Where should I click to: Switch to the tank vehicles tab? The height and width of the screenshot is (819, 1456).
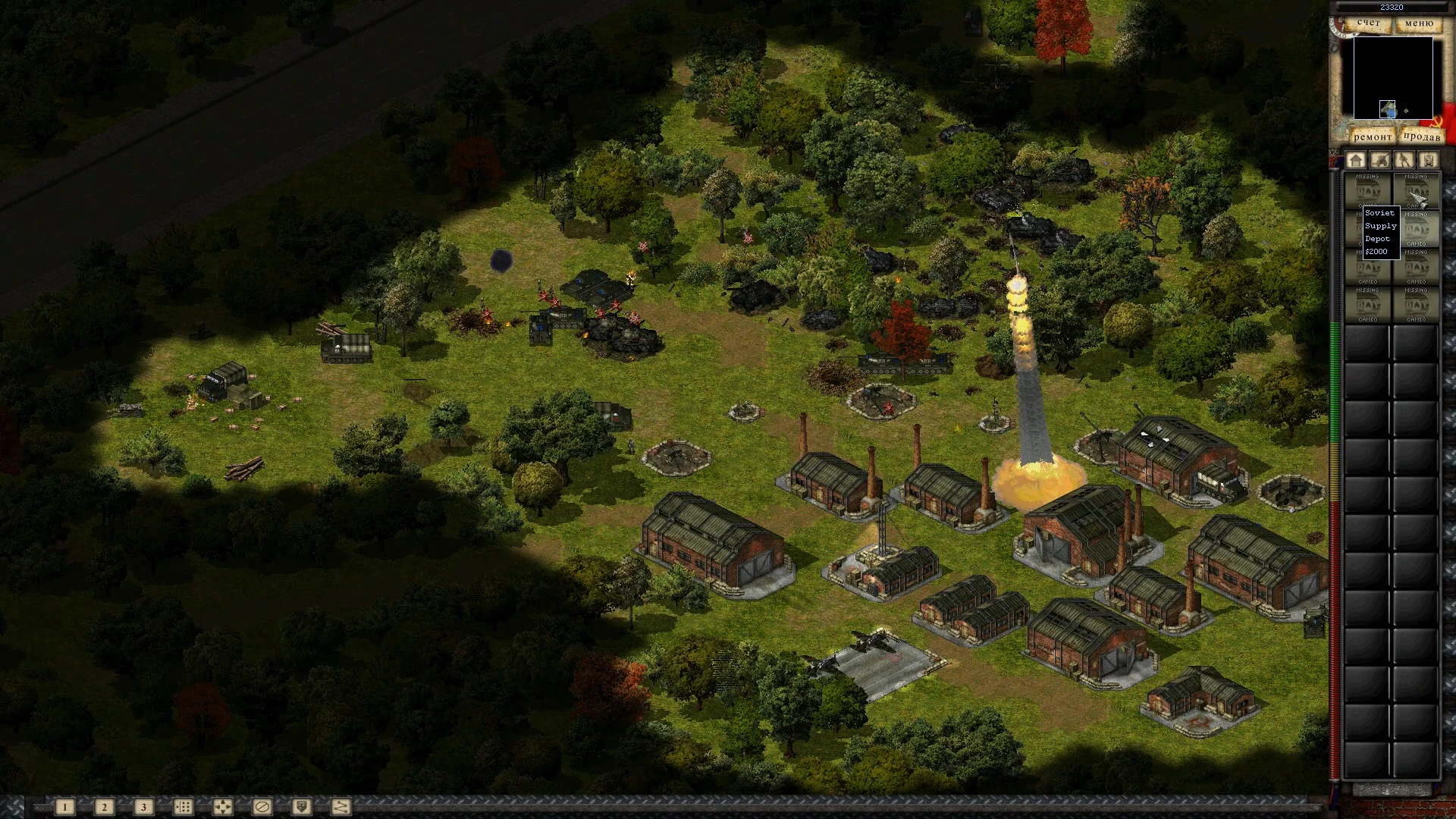pos(1429,160)
